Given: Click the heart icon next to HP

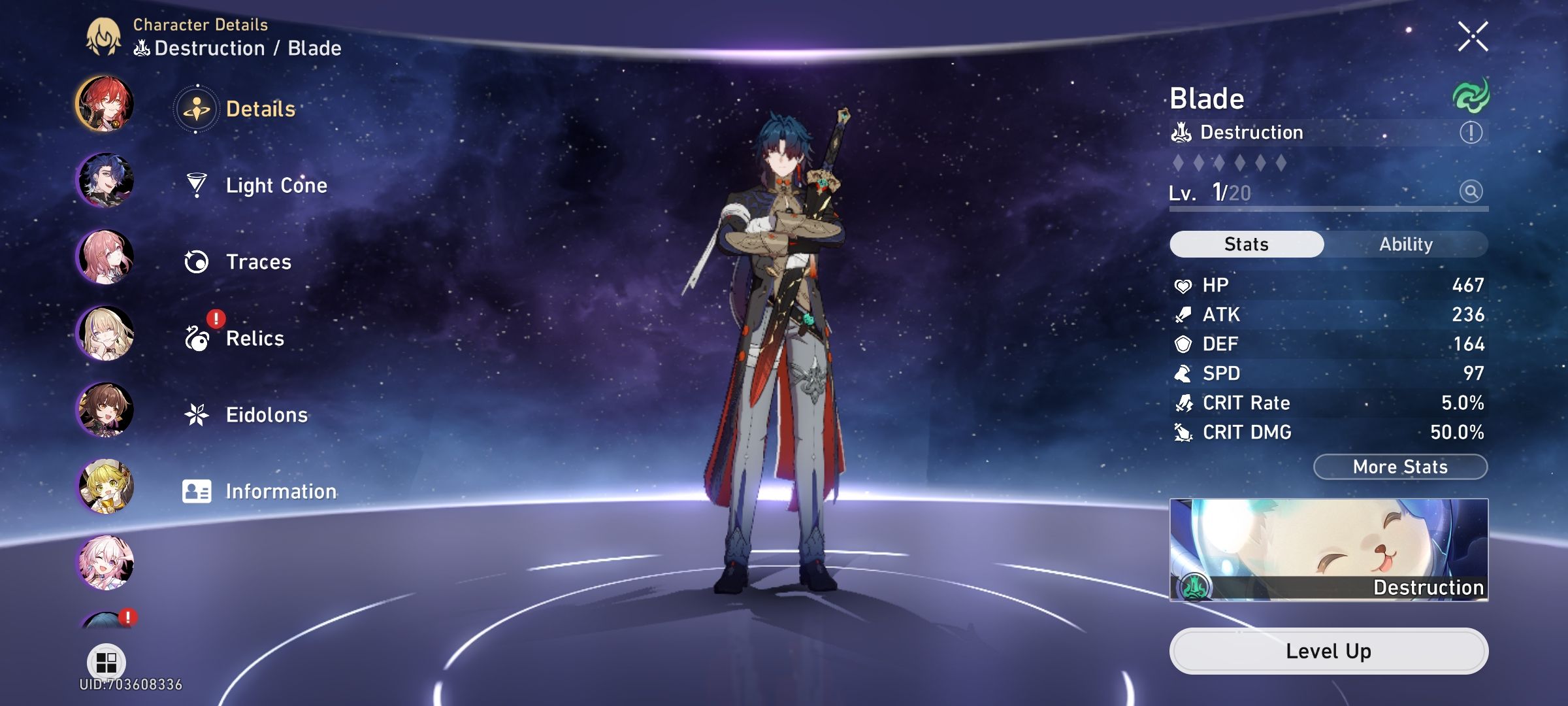Looking at the screenshot, I should click(1181, 284).
